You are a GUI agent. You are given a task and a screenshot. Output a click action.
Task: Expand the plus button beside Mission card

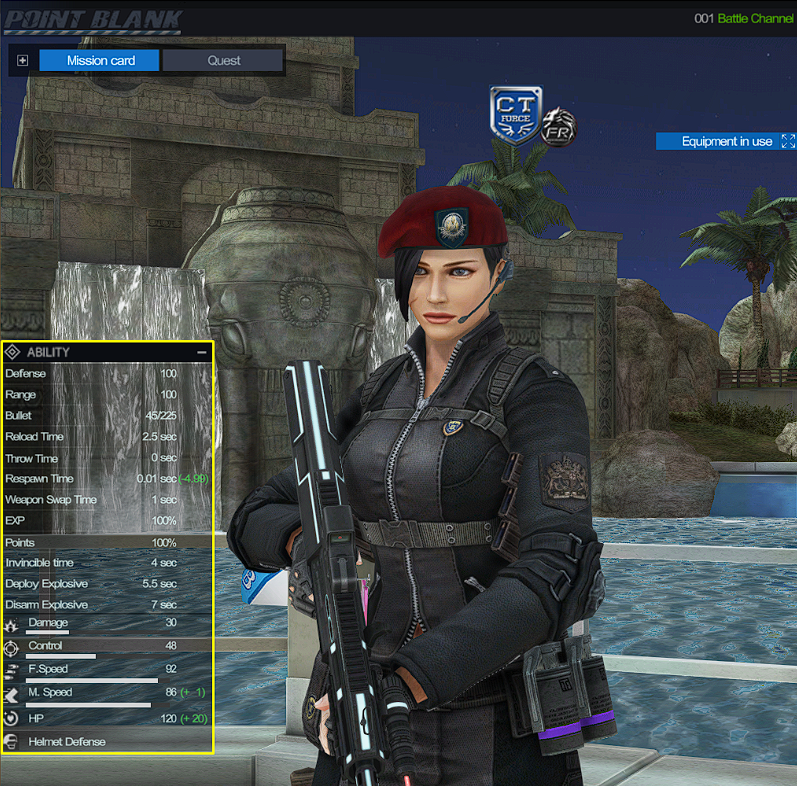23,60
